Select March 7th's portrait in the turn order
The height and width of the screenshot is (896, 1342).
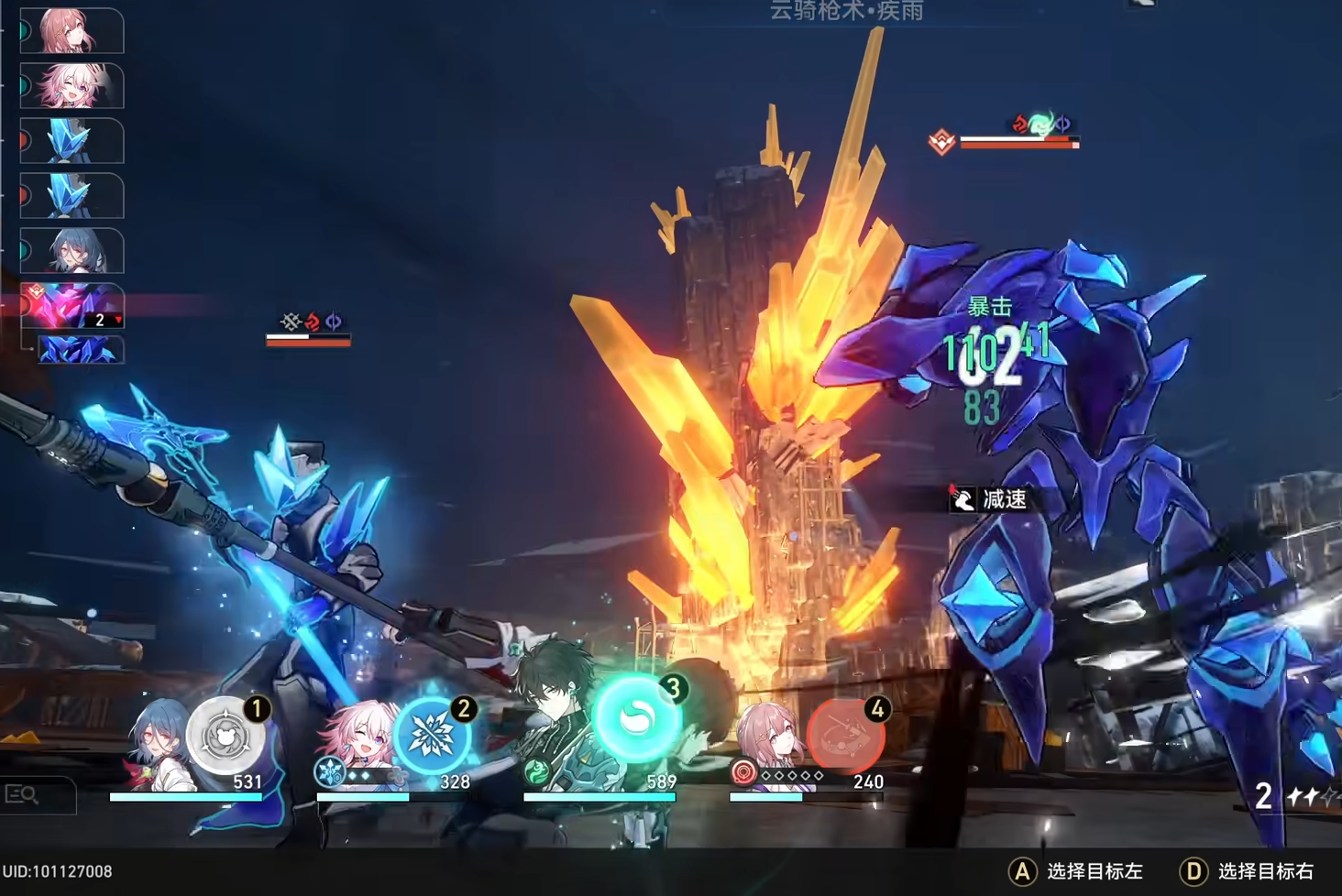pos(71,84)
